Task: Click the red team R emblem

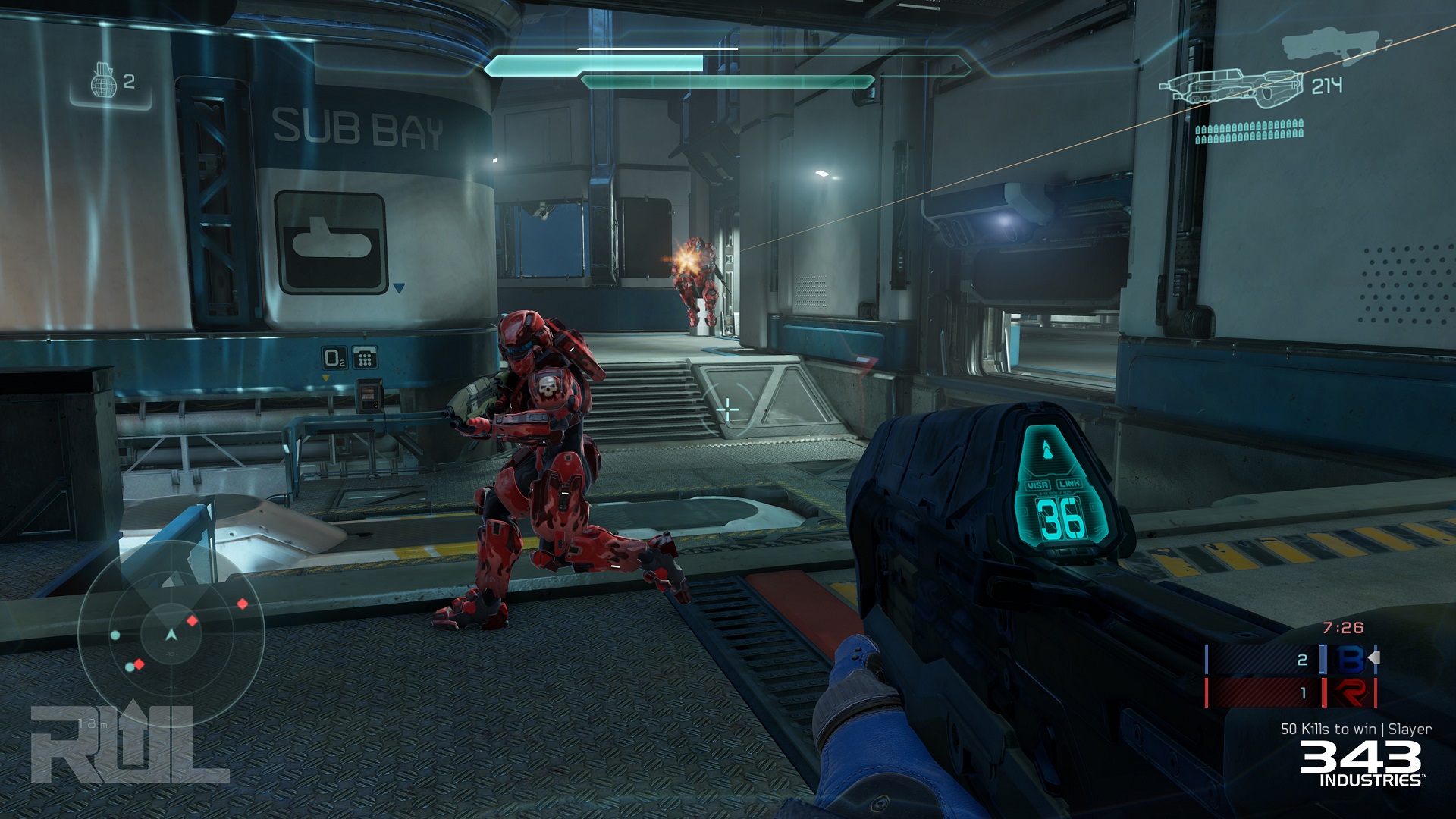Action: point(1350,692)
